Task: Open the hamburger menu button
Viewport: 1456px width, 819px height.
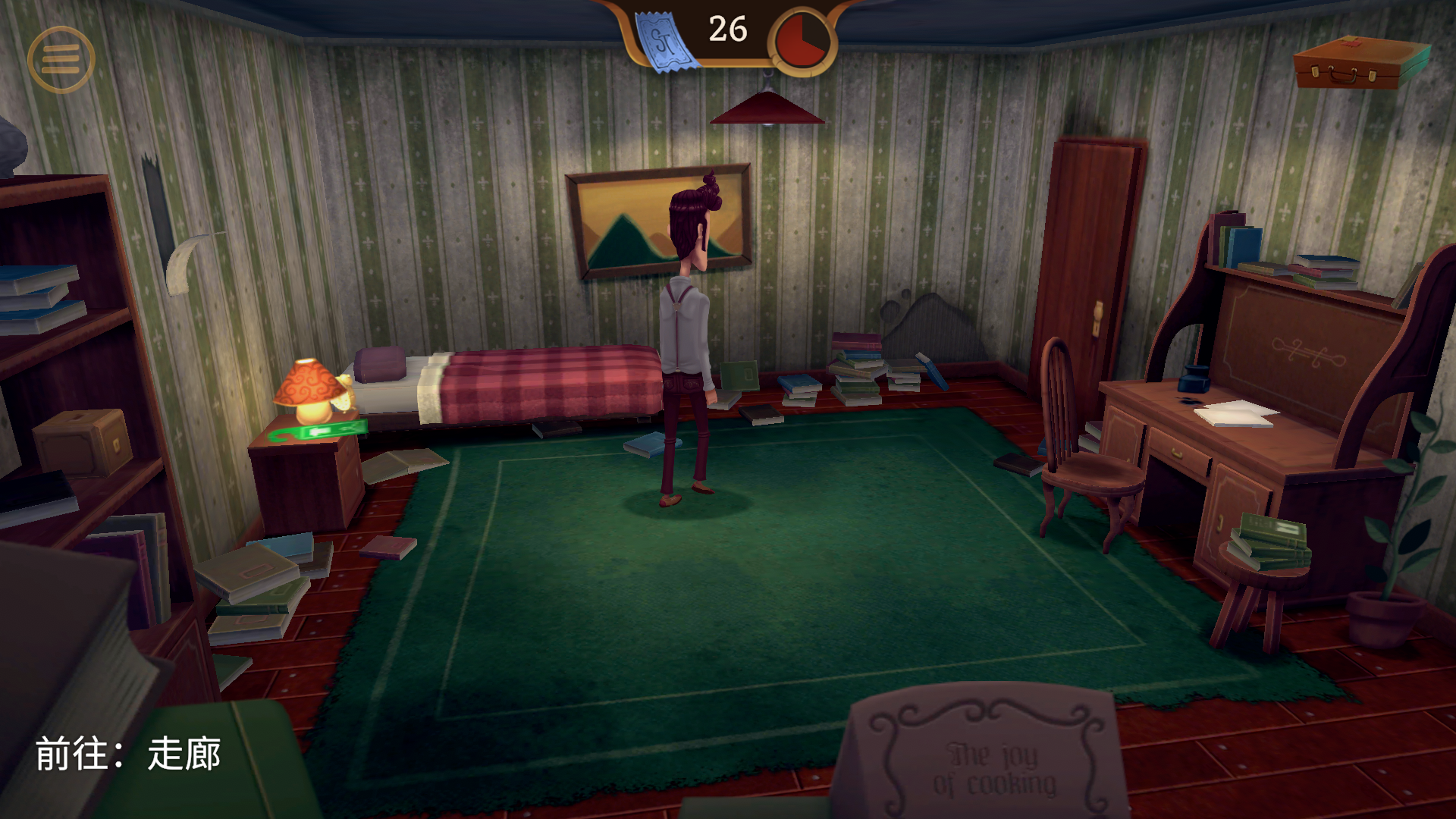Action: click(x=61, y=59)
